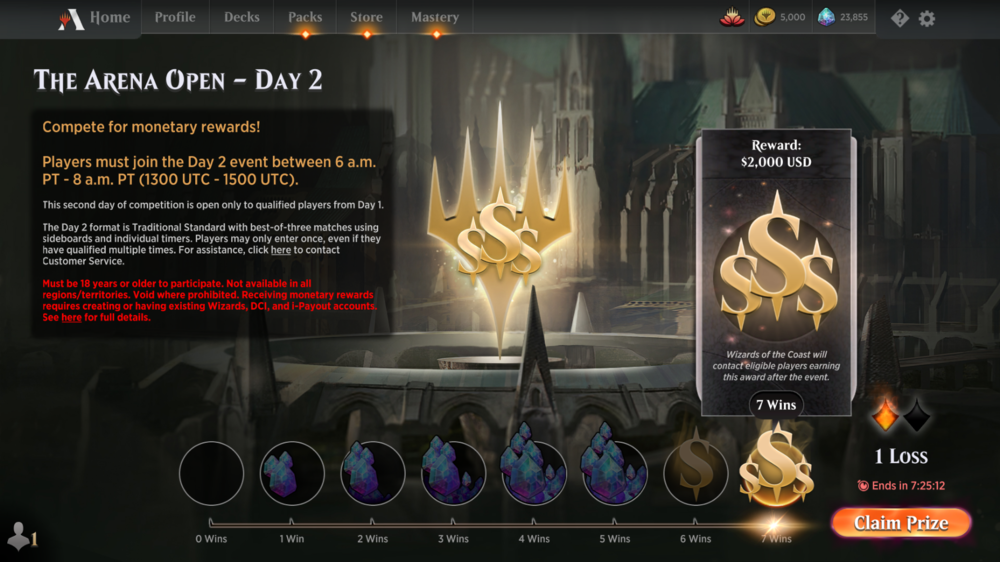Open the Packs tab
This screenshot has width=1000, height=562.
pyautogui.click(x=305, y=18)
